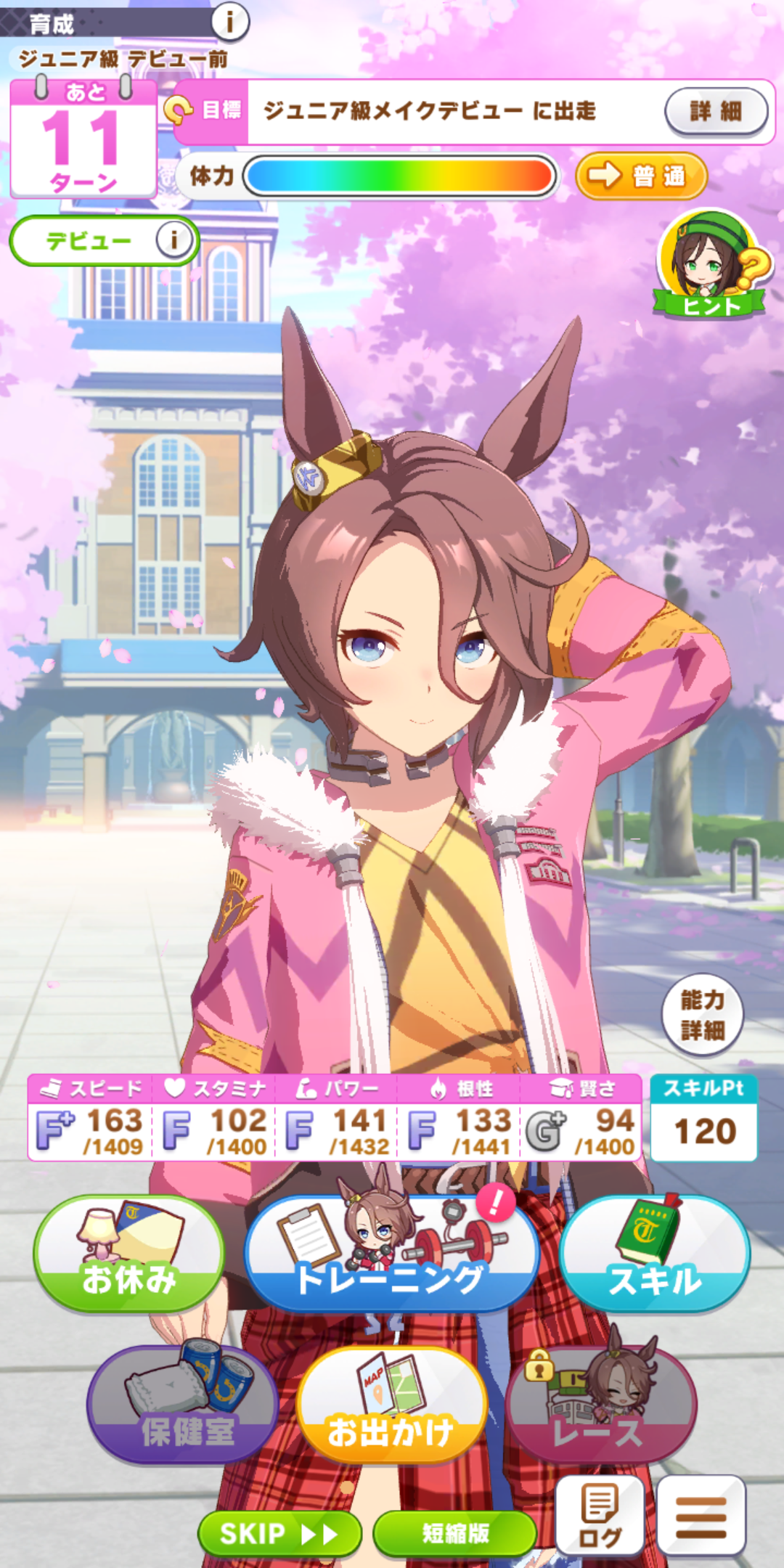Show 能力詳細 ability details
Viewport: 784px width, 1568px height.
[x=702, y=1015]
